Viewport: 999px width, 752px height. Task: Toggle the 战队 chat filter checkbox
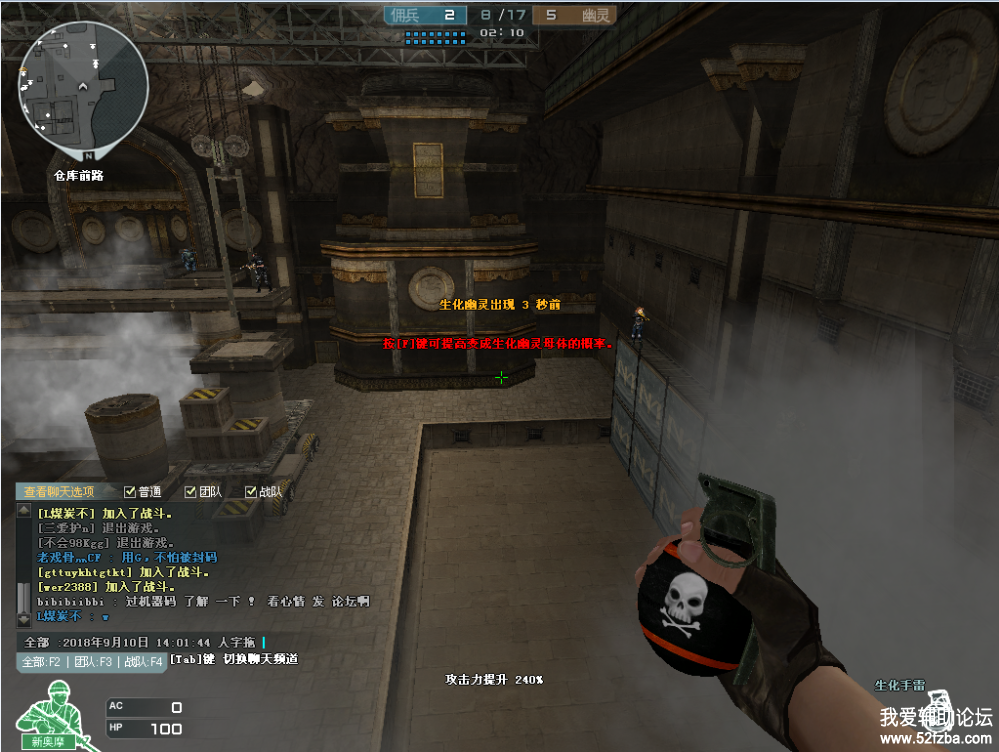pyautogui.click(x=251, y=492)
